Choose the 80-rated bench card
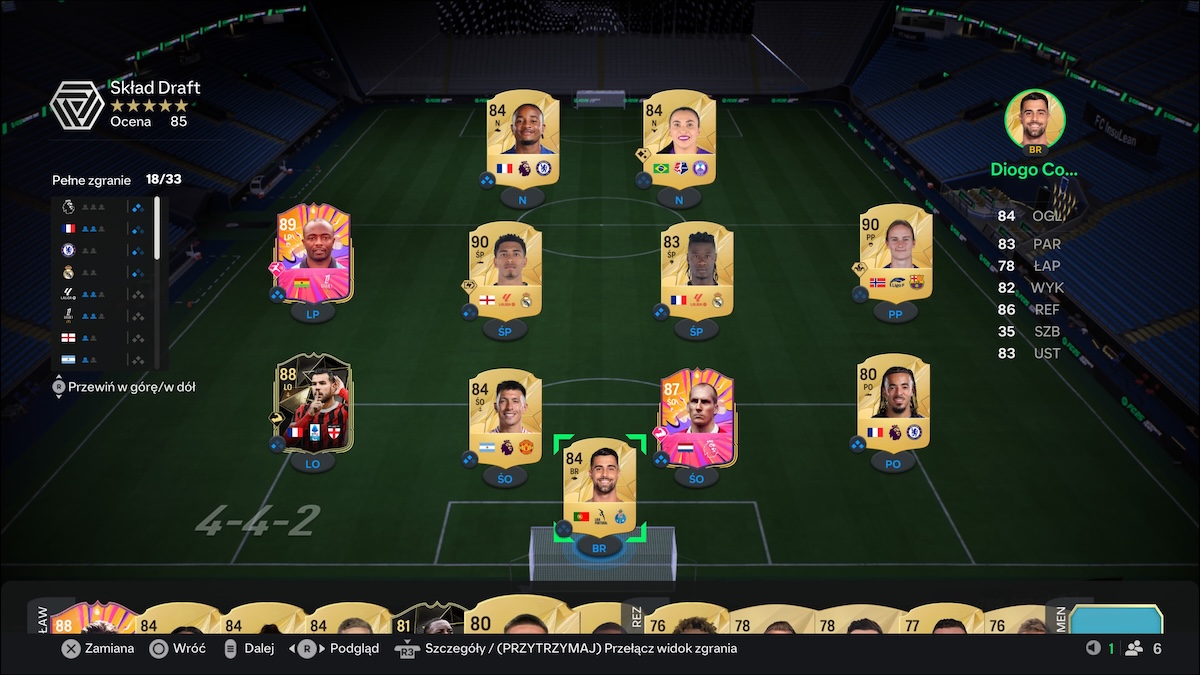1200x675 pixels. point(507,618)
